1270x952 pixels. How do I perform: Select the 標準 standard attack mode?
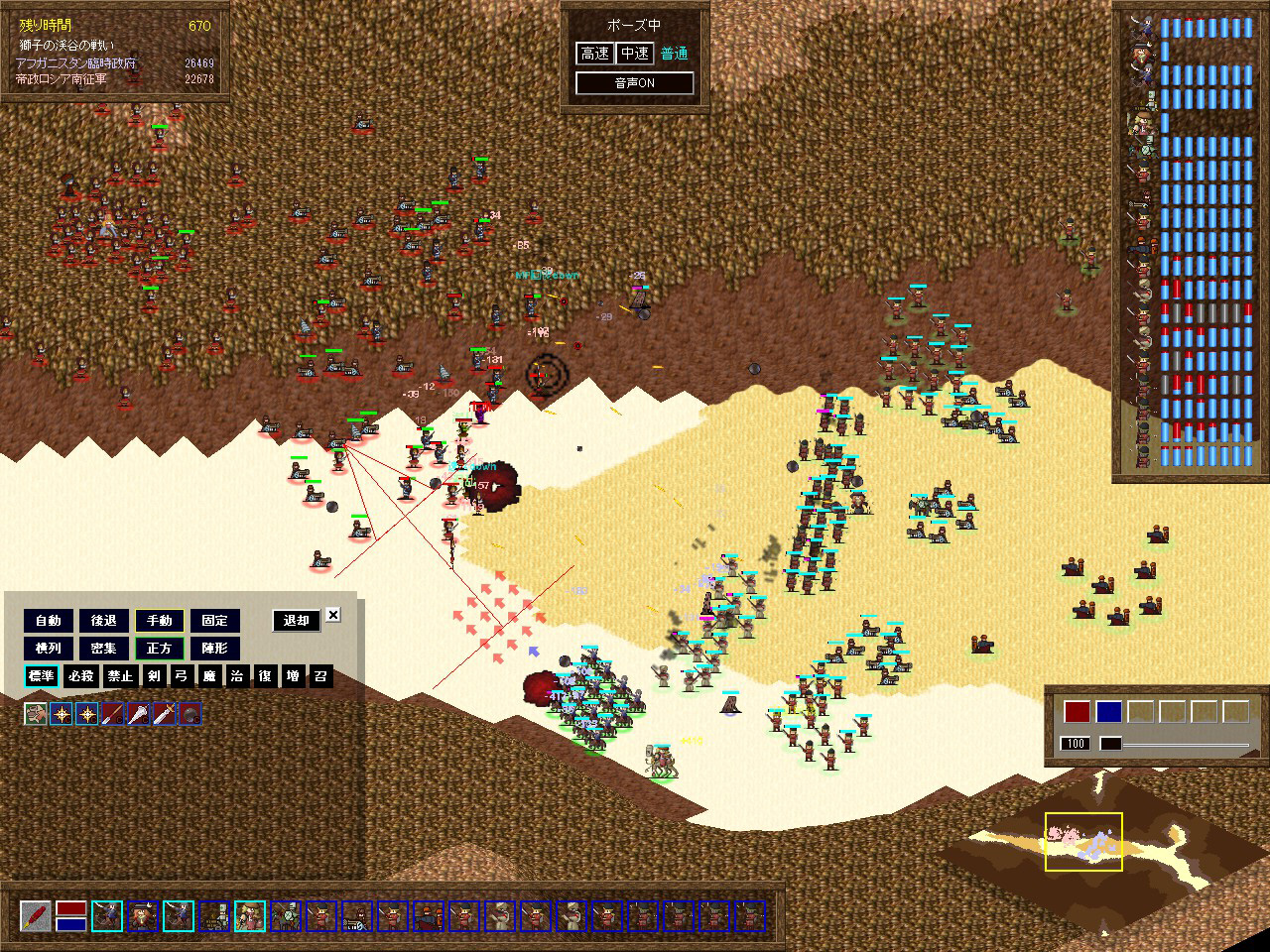(x=42, y=676)
